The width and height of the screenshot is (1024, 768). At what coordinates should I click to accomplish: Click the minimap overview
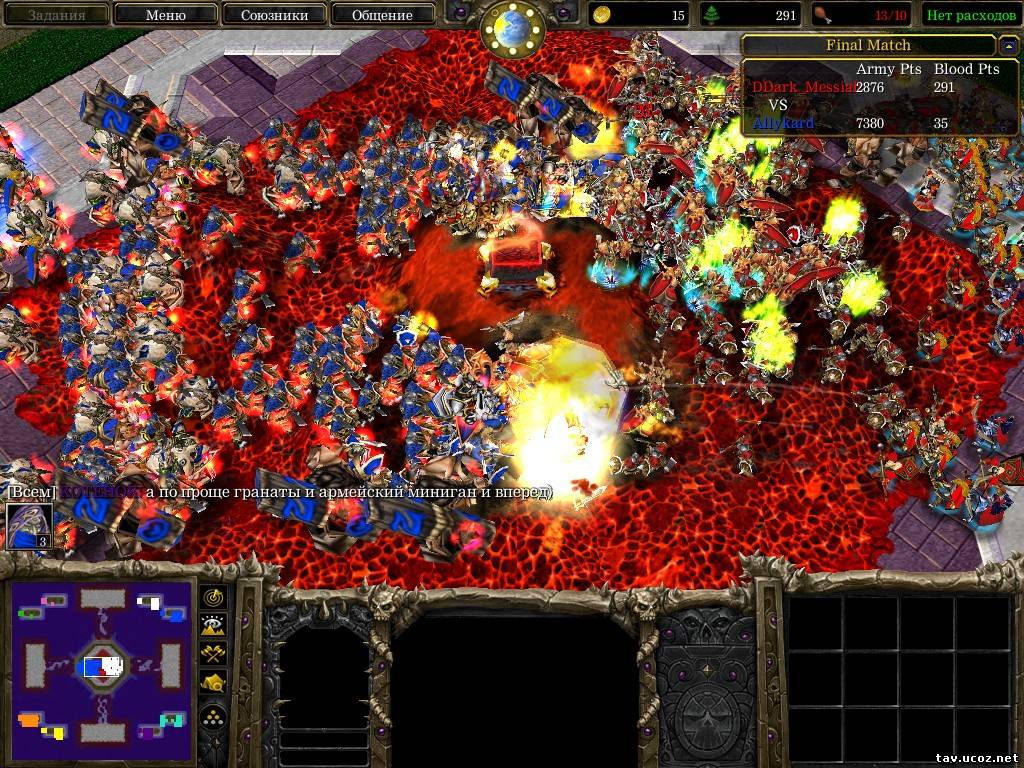tap(103, 666)
